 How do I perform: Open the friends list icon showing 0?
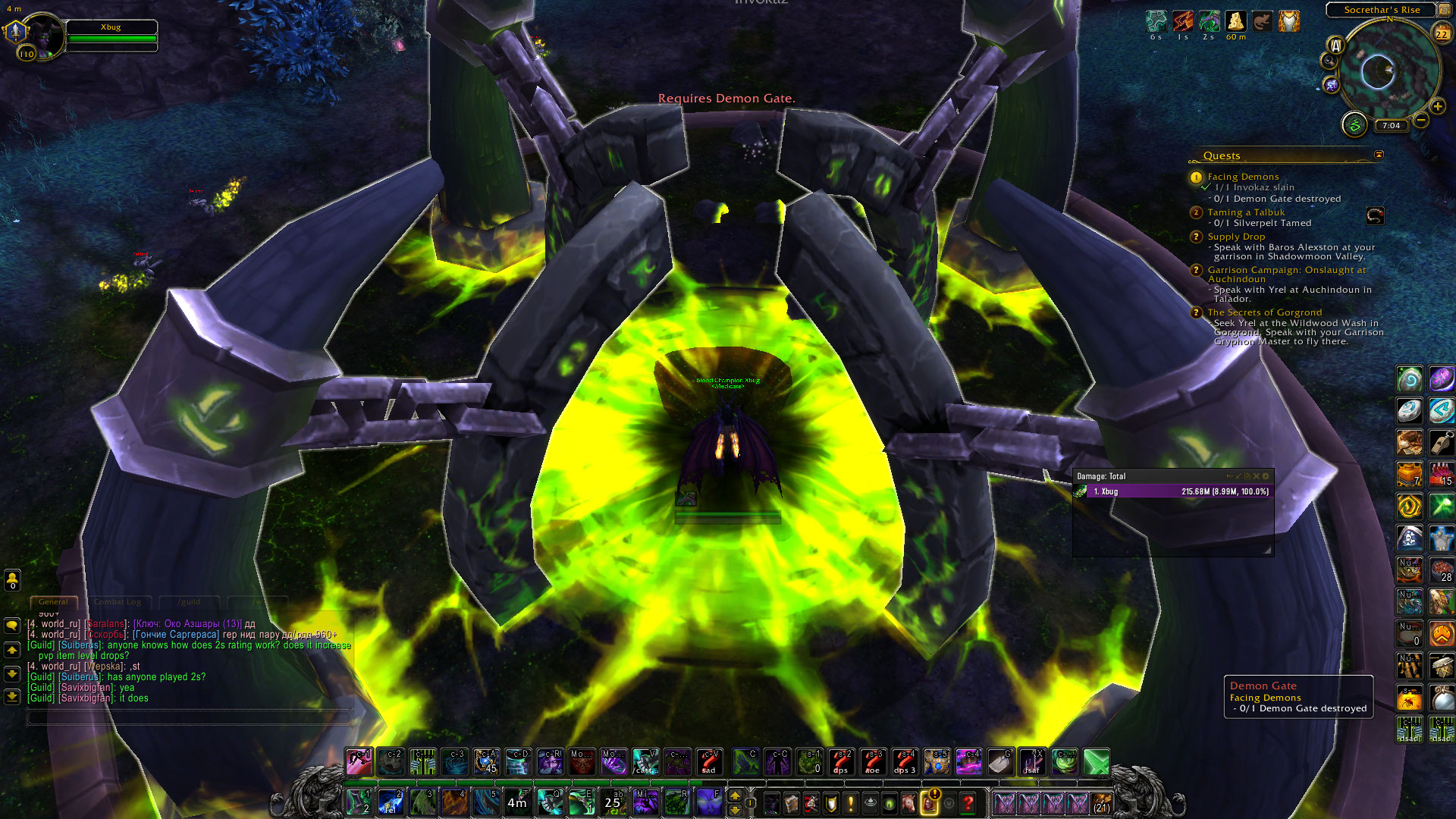(x=12, y=580)
